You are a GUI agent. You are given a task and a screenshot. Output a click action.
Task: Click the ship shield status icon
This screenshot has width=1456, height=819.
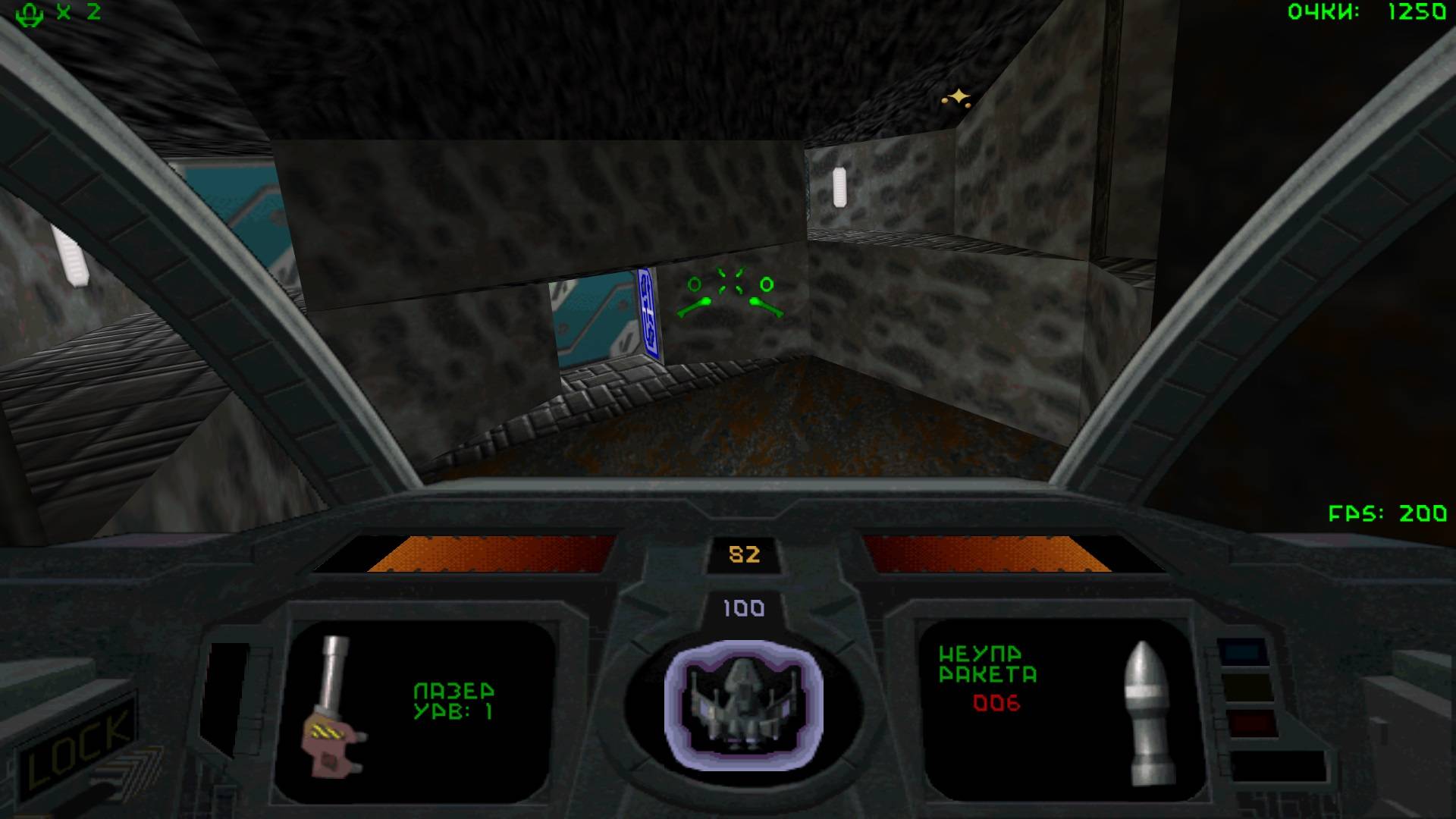(743, 705)
